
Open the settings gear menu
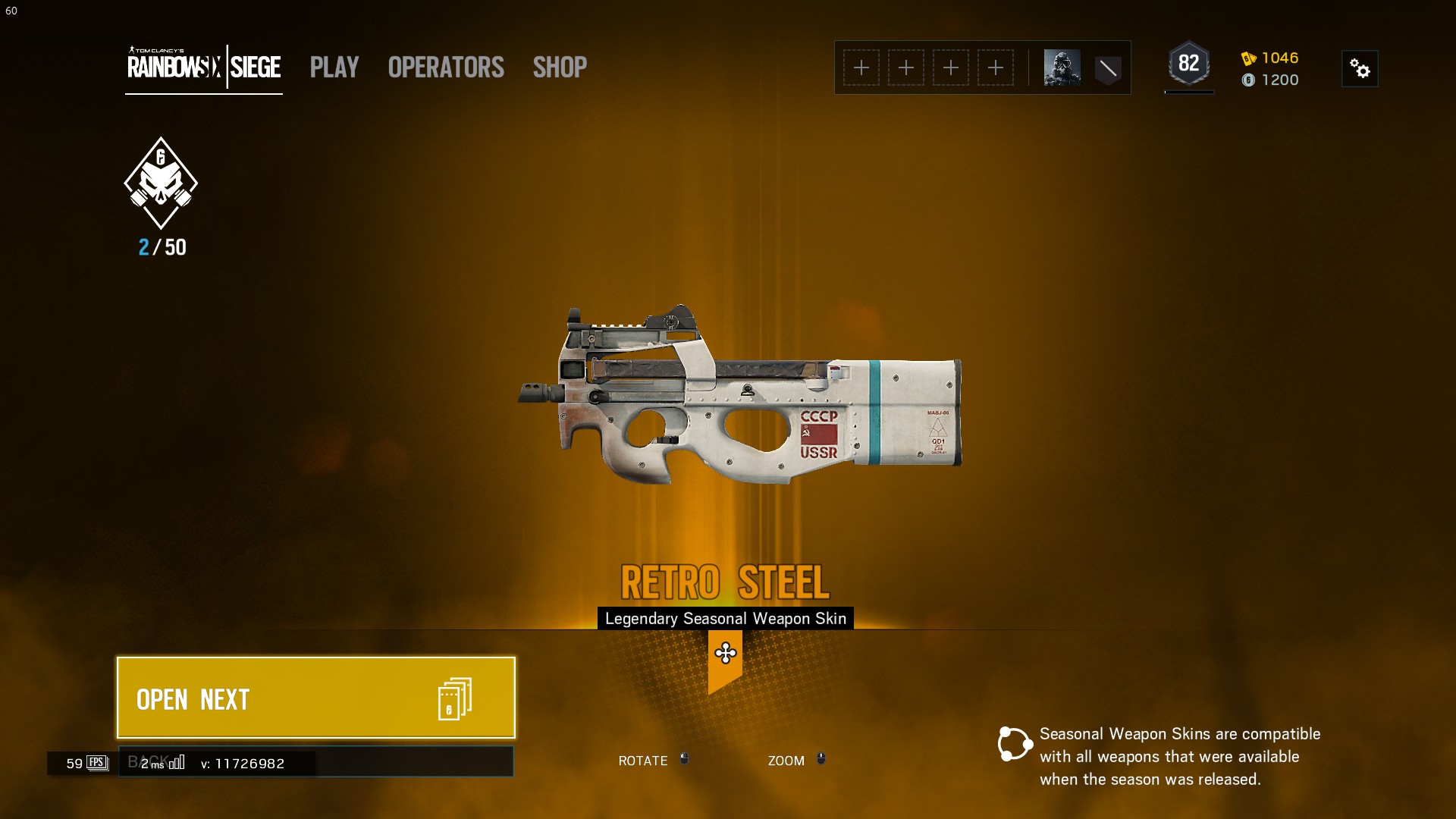click(x=1360, y=68)
